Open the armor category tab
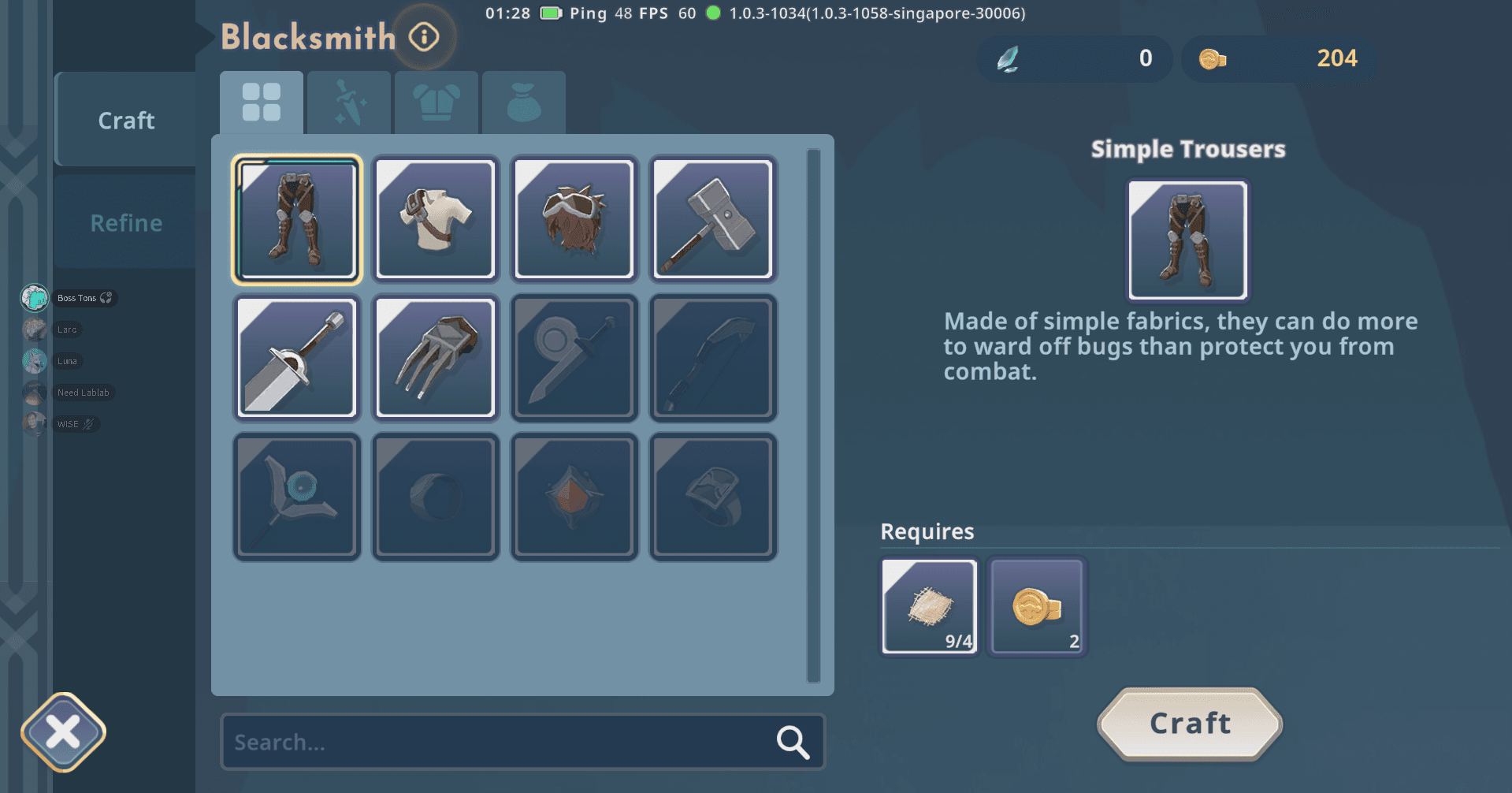 (437, 102)
